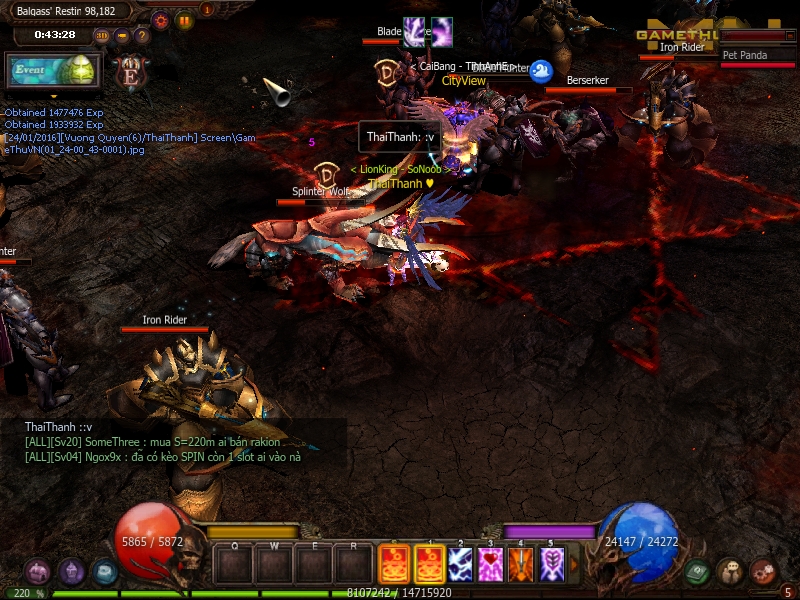Open the chat bubble community icon
The image size is (800, 600).
pos(730,572)
